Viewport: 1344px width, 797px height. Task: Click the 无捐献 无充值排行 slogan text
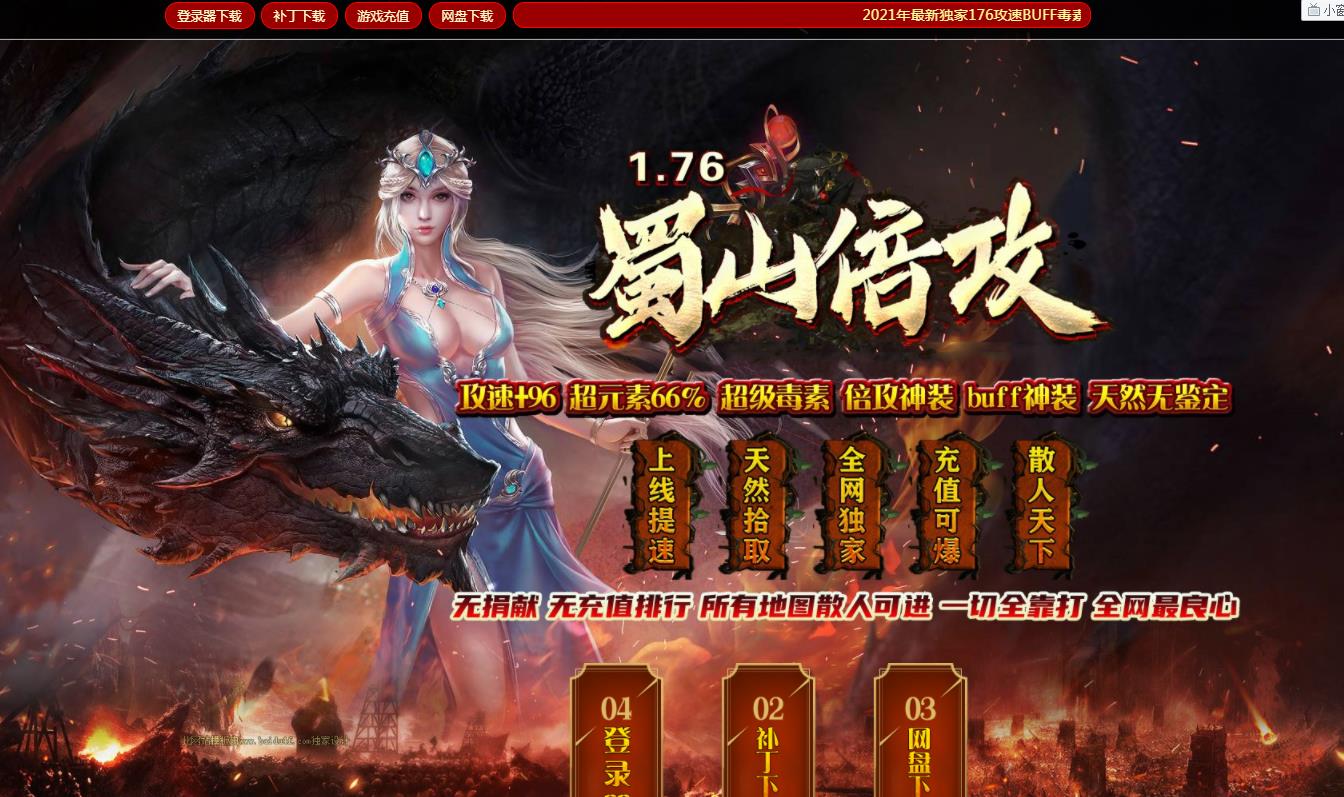click(x=845, y=607)
